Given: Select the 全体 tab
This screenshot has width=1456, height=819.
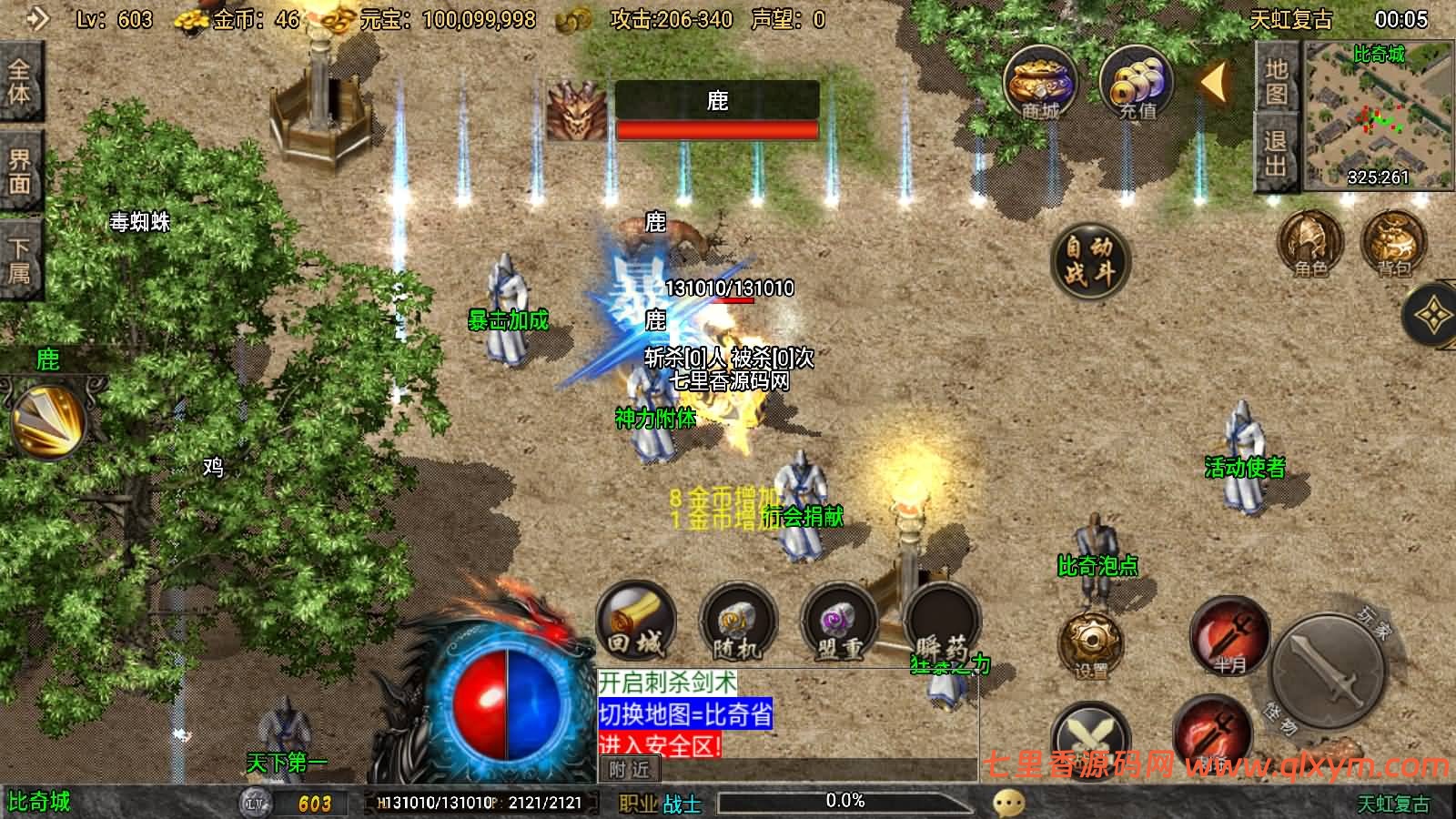Looking at the screenshot, I should pos(20,82).
